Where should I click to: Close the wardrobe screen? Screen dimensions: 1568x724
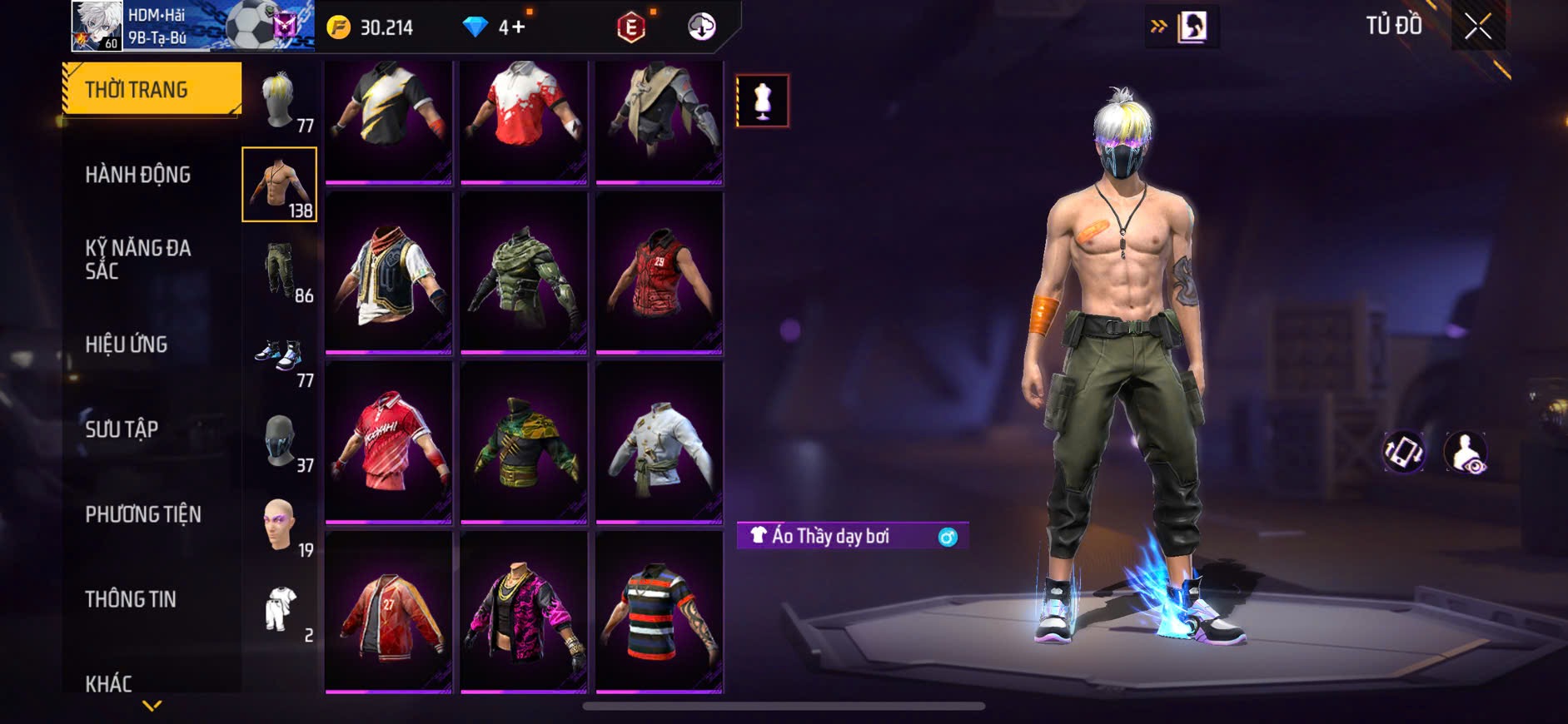tap(1478, 27)
